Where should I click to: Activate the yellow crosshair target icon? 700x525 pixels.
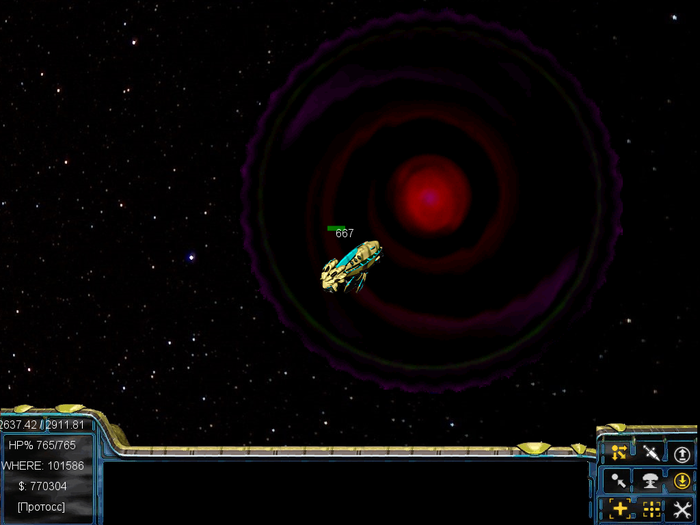[x=619, y=509]
